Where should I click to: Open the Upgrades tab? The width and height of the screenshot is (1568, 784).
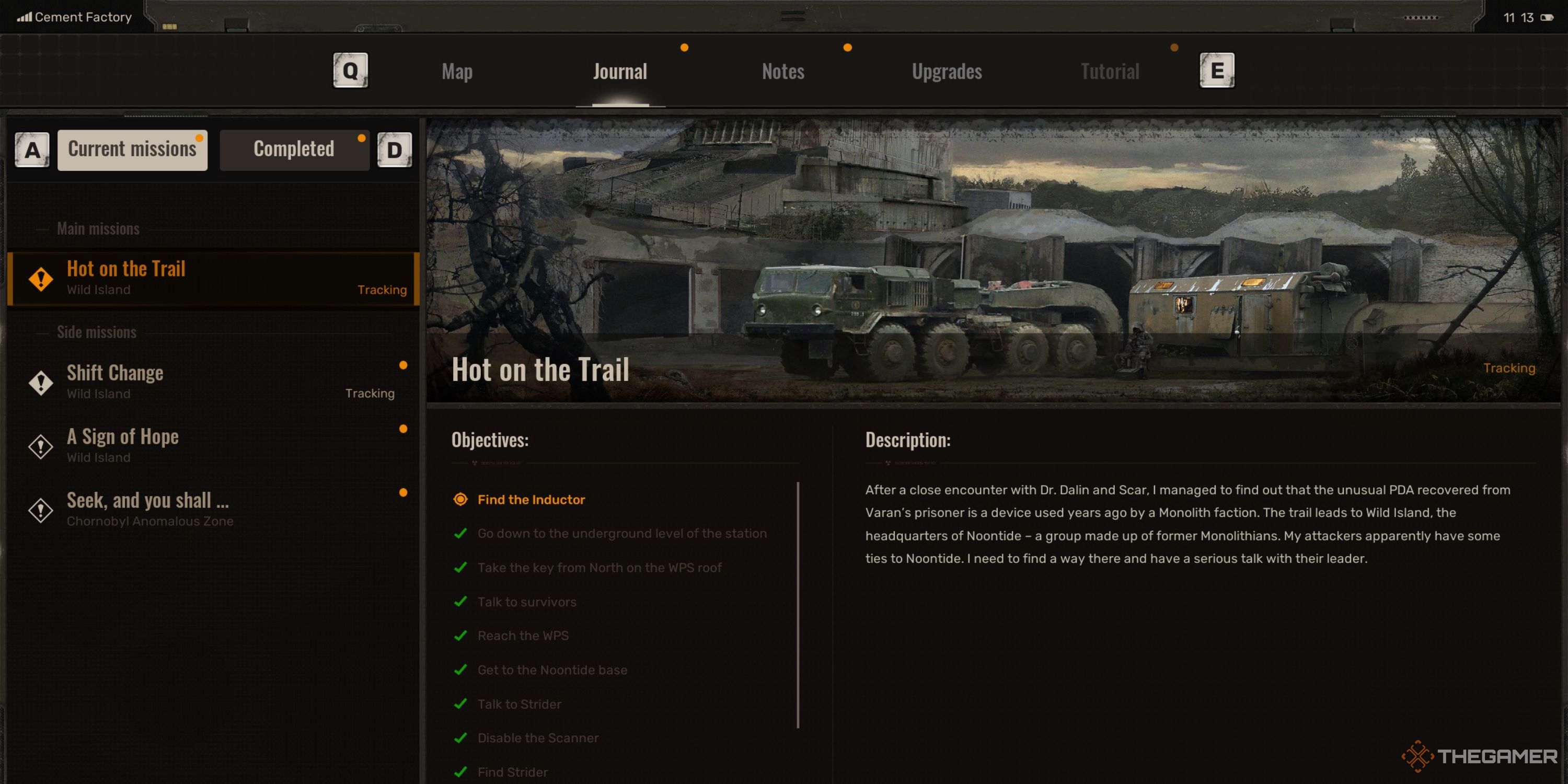[947, 71]
